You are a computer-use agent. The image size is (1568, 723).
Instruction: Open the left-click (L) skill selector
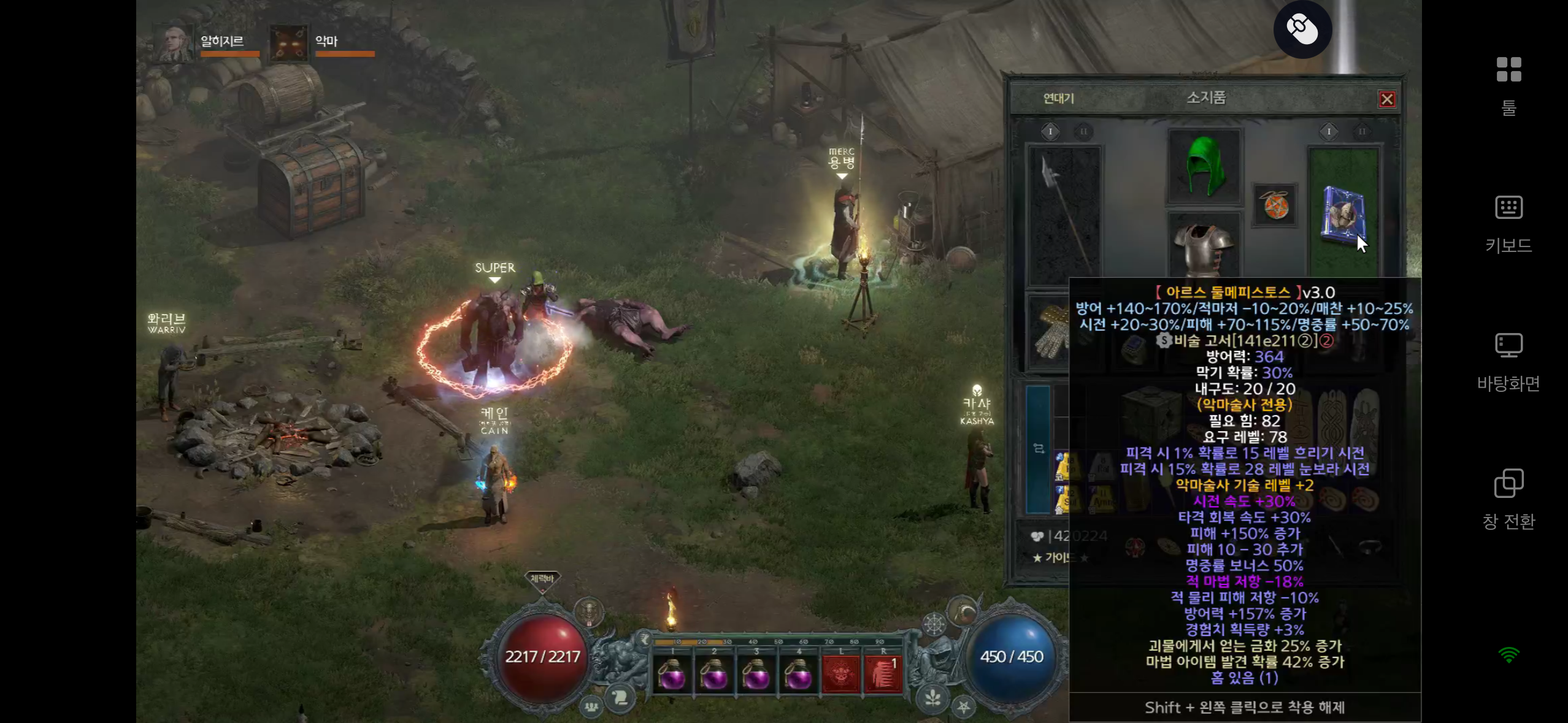pyautogui.click(x=840, y=675)
